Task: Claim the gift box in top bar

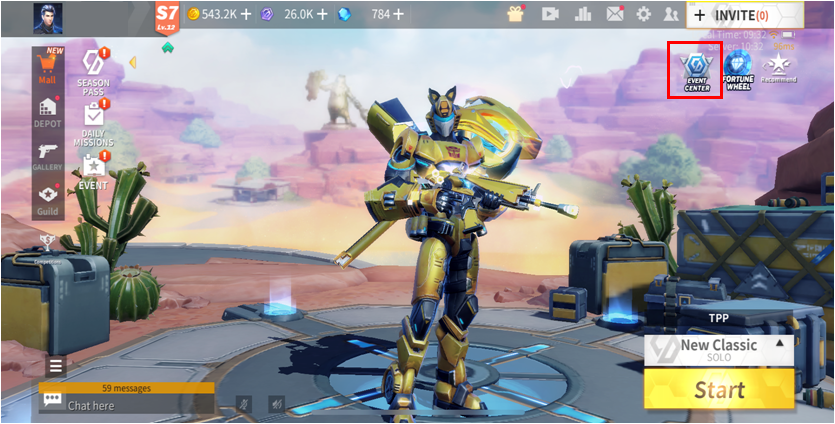Action: 516,14
